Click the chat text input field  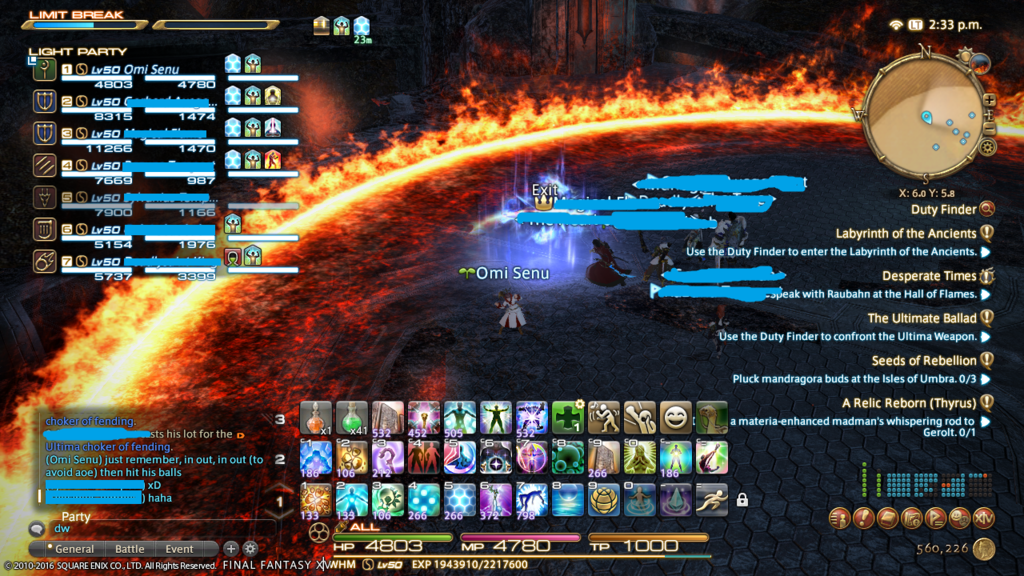tap(150, 527)
